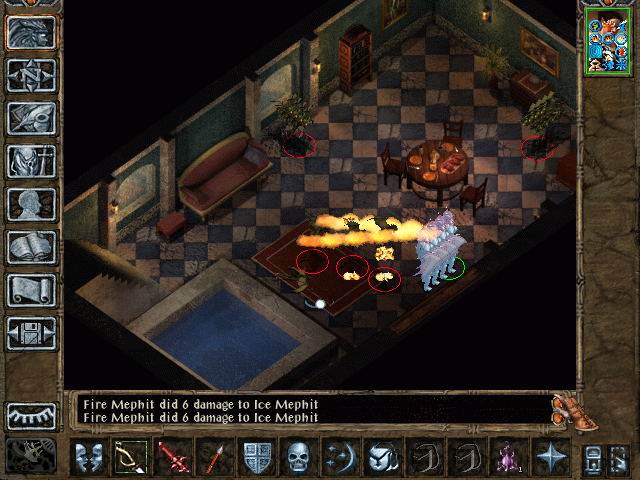Open the priest scroll icon
This screenshot has width=640, height=480.
31,290
